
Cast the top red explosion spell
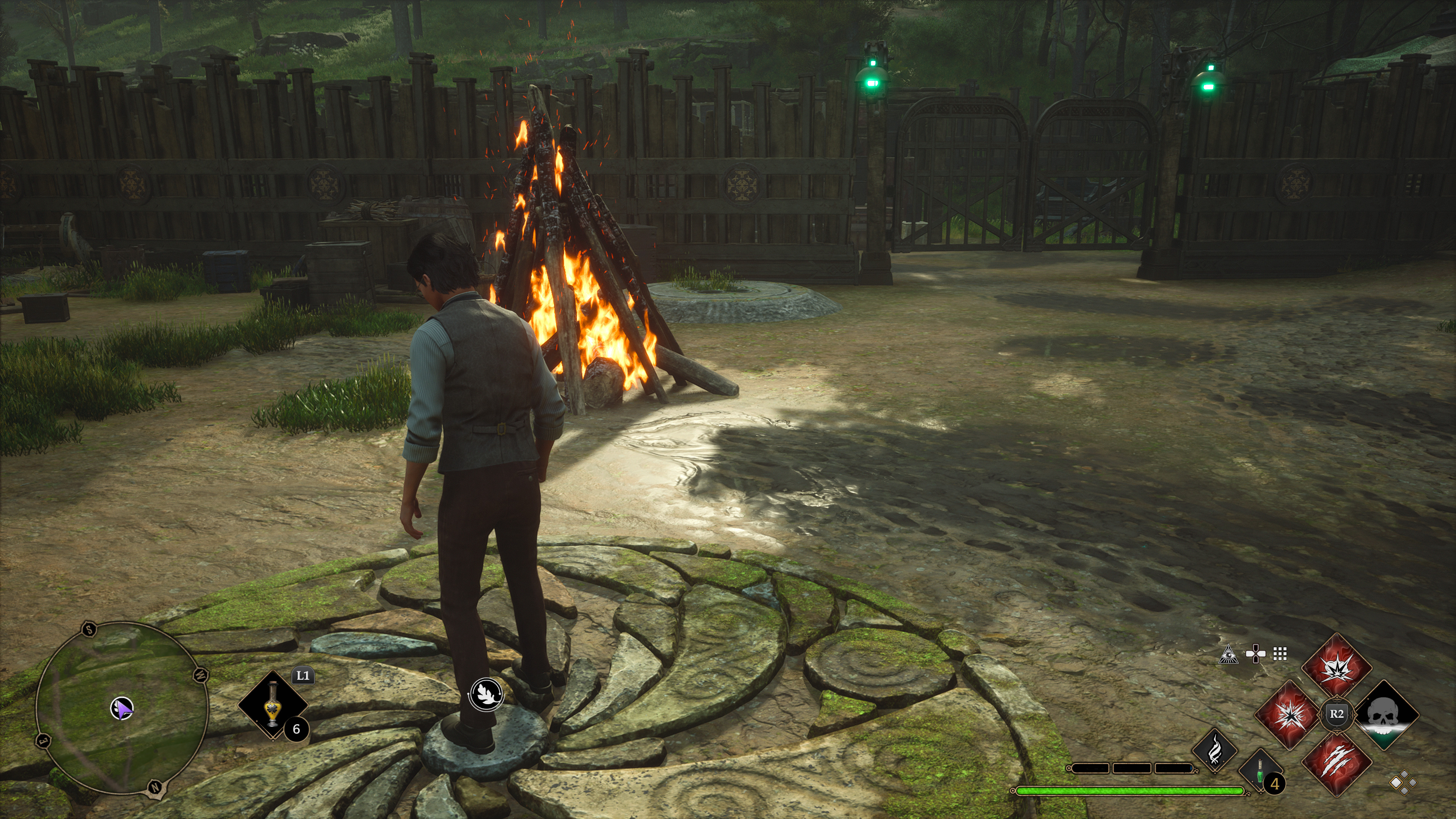1336,667
